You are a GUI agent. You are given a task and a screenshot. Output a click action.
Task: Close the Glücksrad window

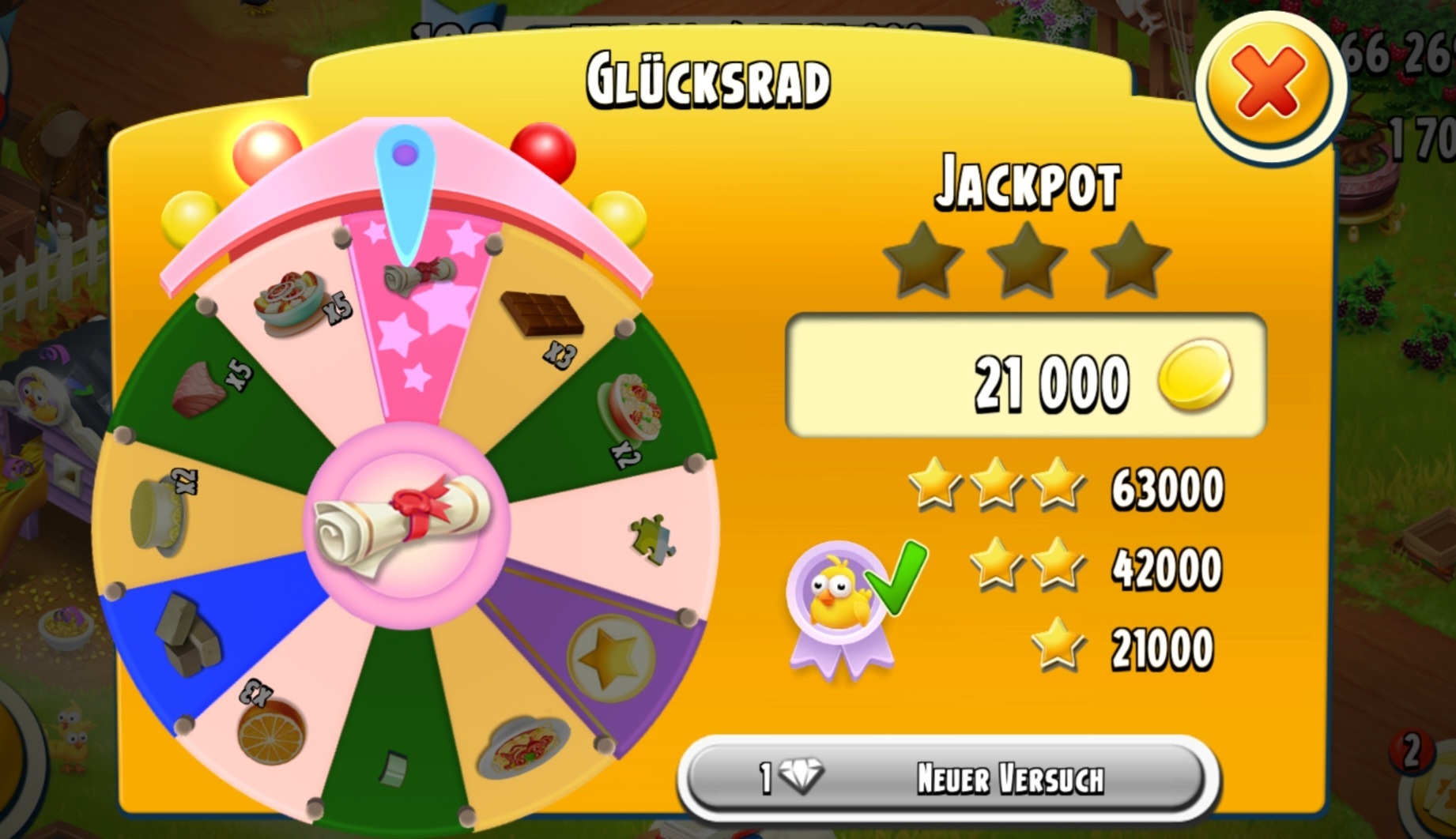(1269, 84)
